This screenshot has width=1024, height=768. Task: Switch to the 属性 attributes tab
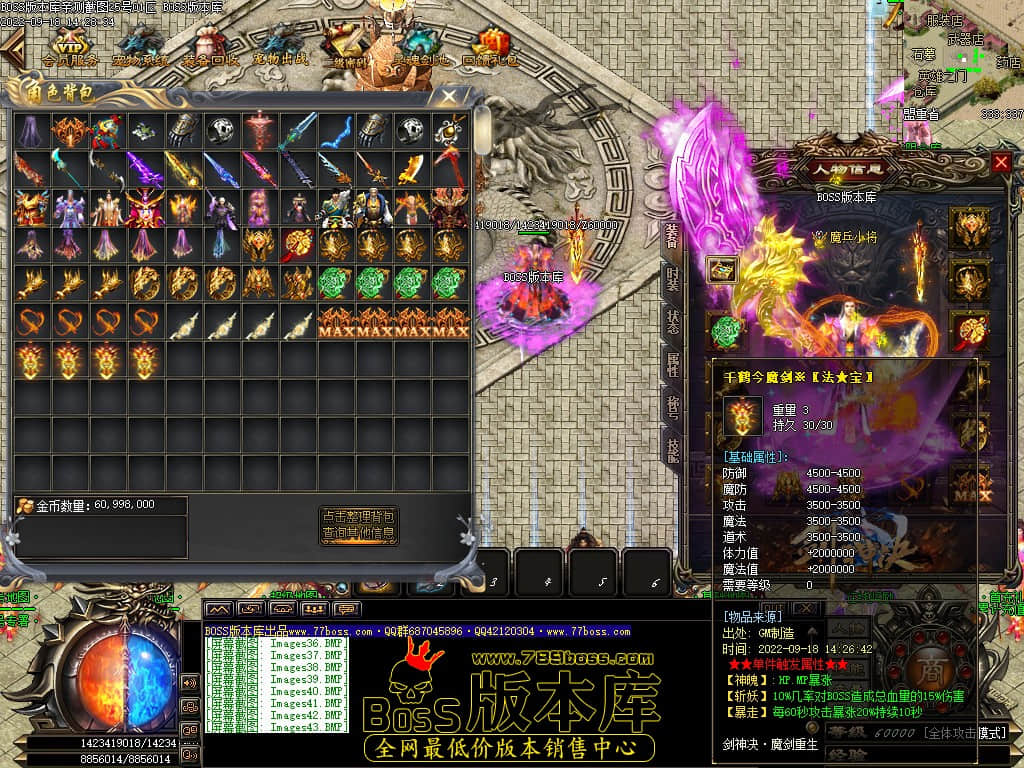point(673,364)
